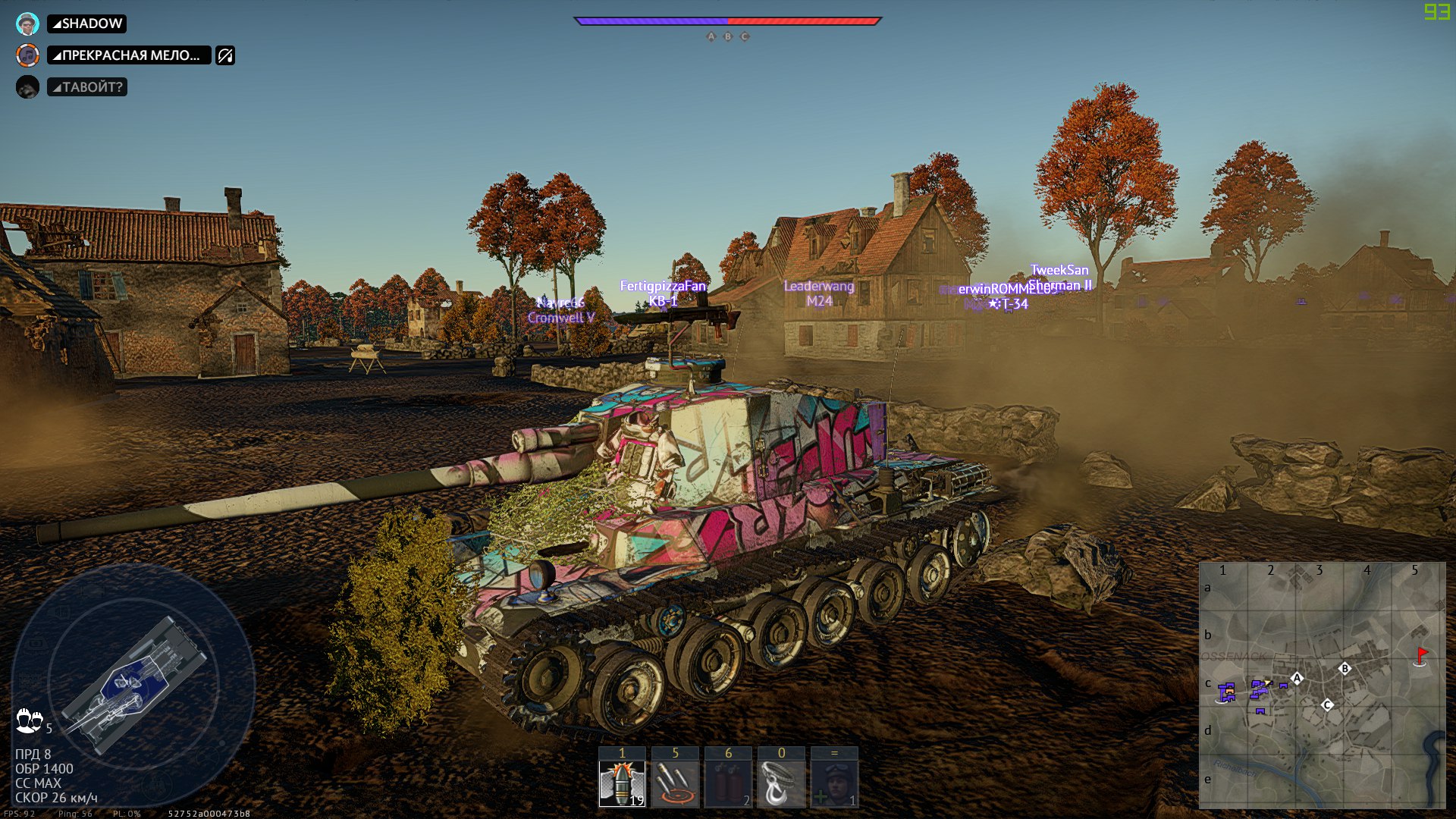
Task: Toggle the muted voice icon beside ПРЕКРАСНАЯ МЕЛО...
Action: [225, 55]
